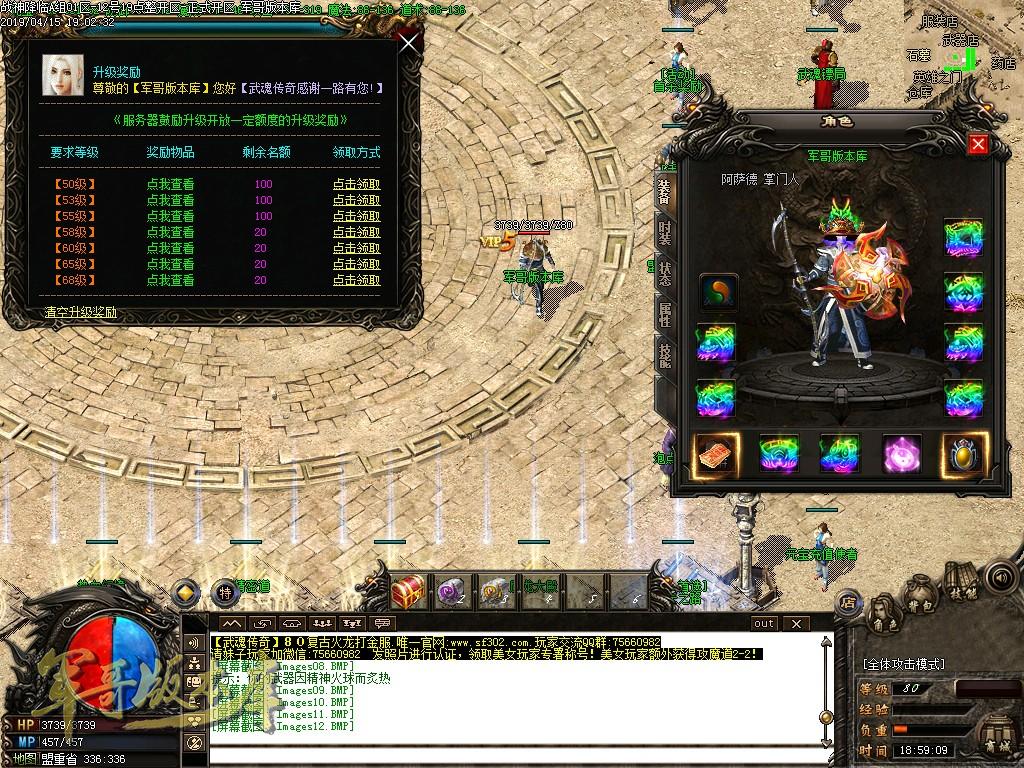Select the golden gem amulet slot
The width and height of the screenshot is (1024, 768).
[x=964, y=455]
